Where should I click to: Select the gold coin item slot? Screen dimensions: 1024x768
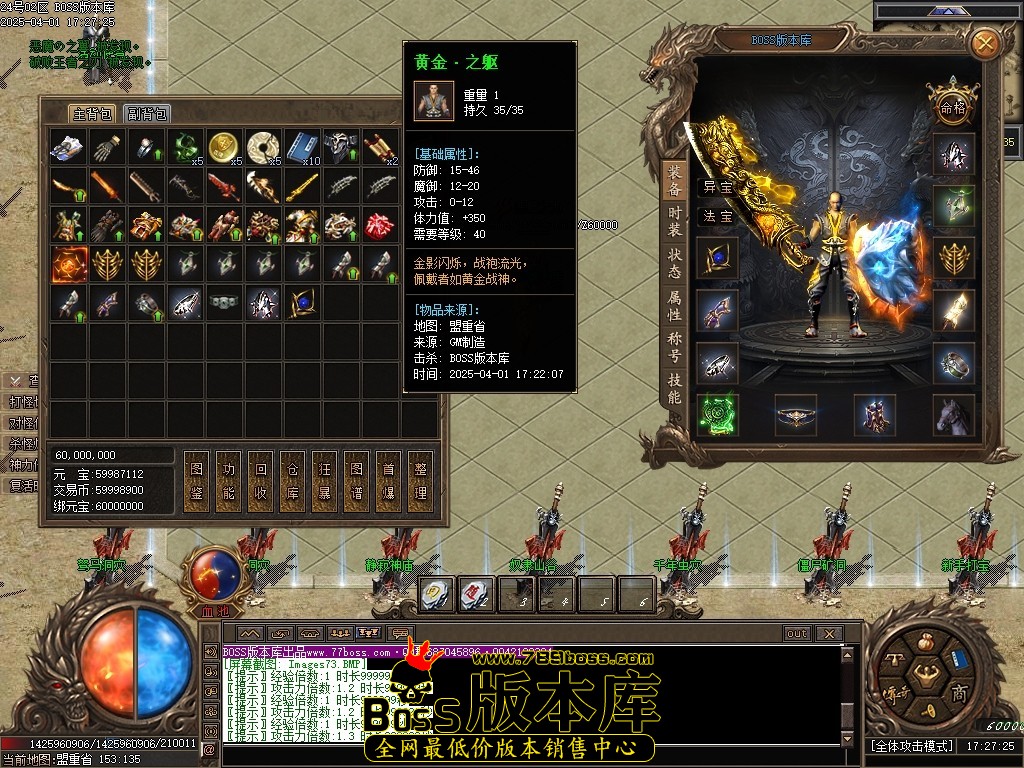coord(223,147)
